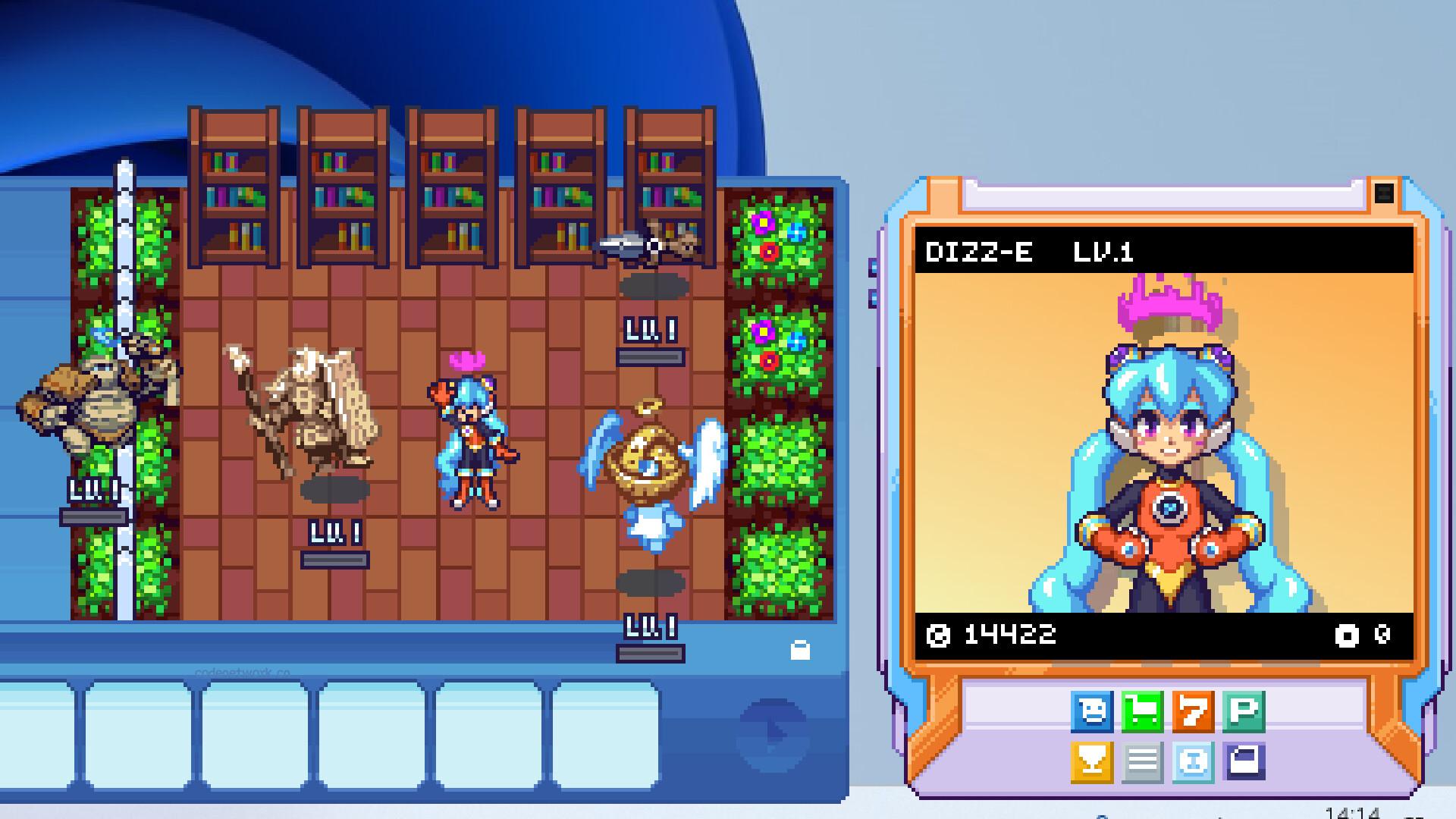
Task: Open the green shopping cart shop
Action: [x=1142, y=711]
